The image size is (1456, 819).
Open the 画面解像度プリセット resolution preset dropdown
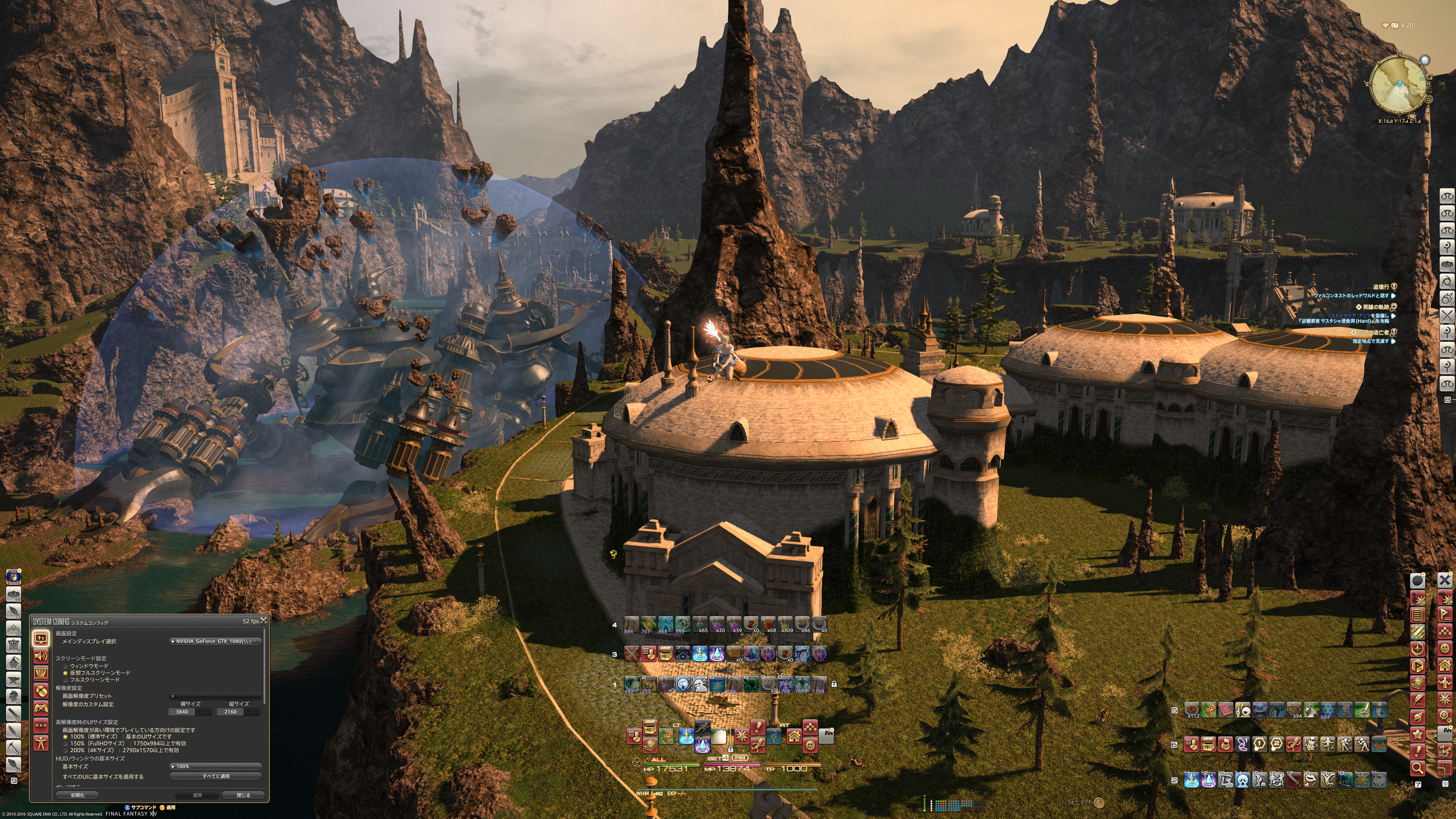click(x=215, y=696)
